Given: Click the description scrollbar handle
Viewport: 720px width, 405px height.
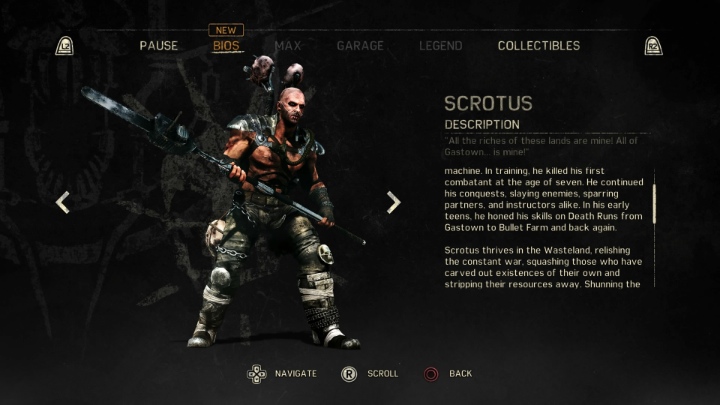Looking at the screenshot, I should coord(654,203).
